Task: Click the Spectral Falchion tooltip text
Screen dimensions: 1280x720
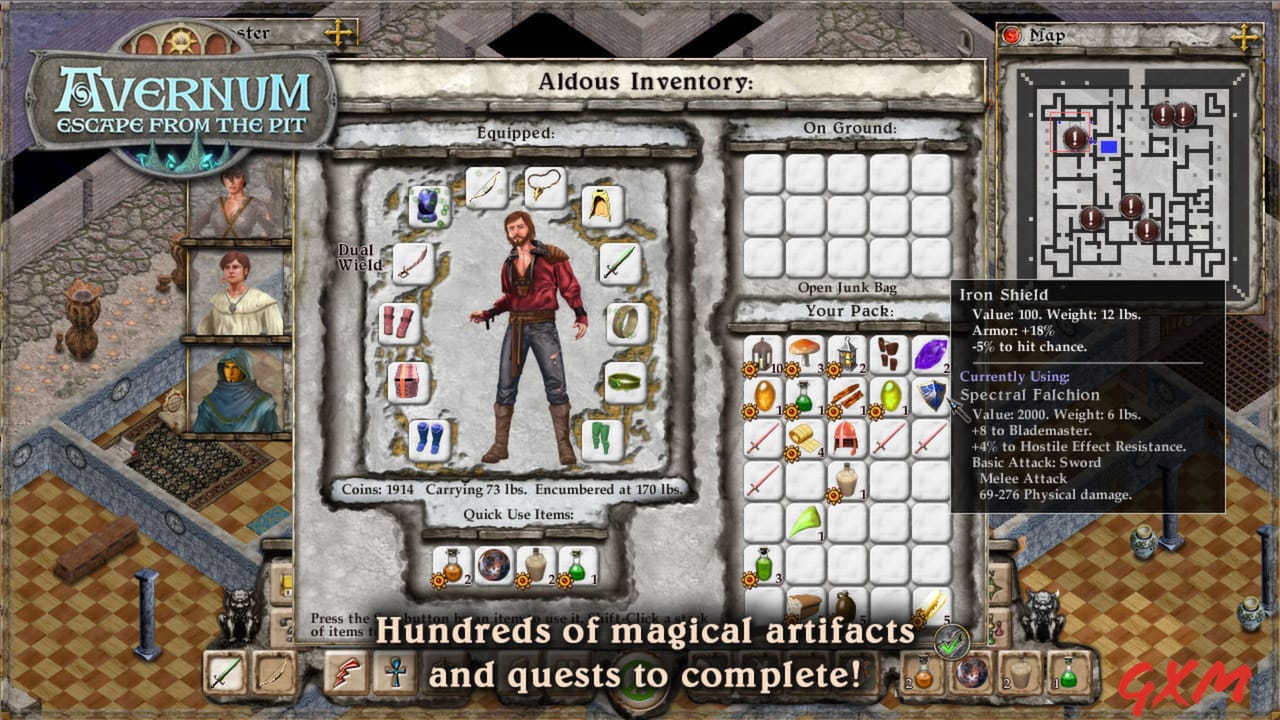Action: coord(1028,394)
